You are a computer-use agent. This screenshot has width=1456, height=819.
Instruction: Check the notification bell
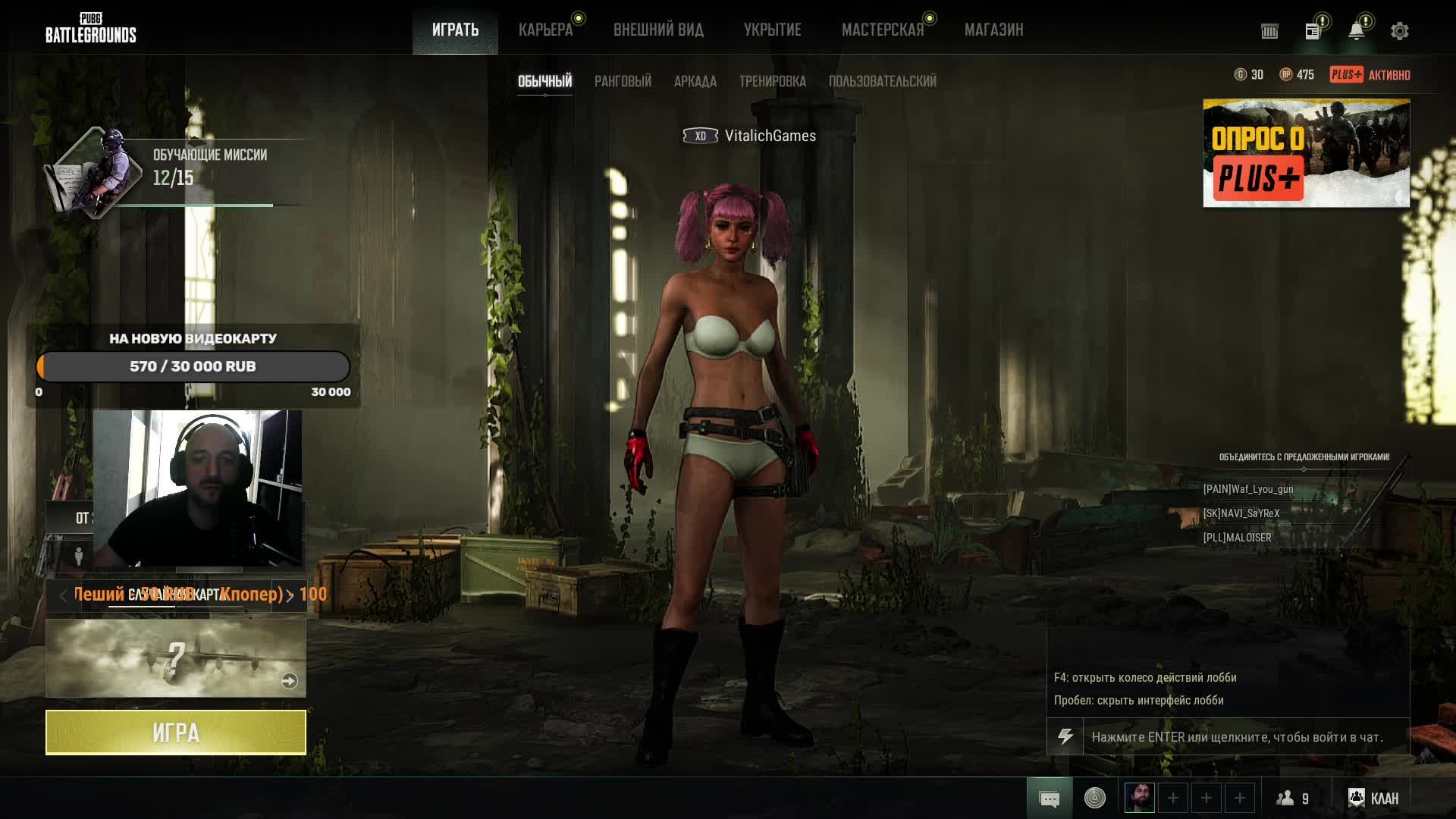tap(1356, 31)
